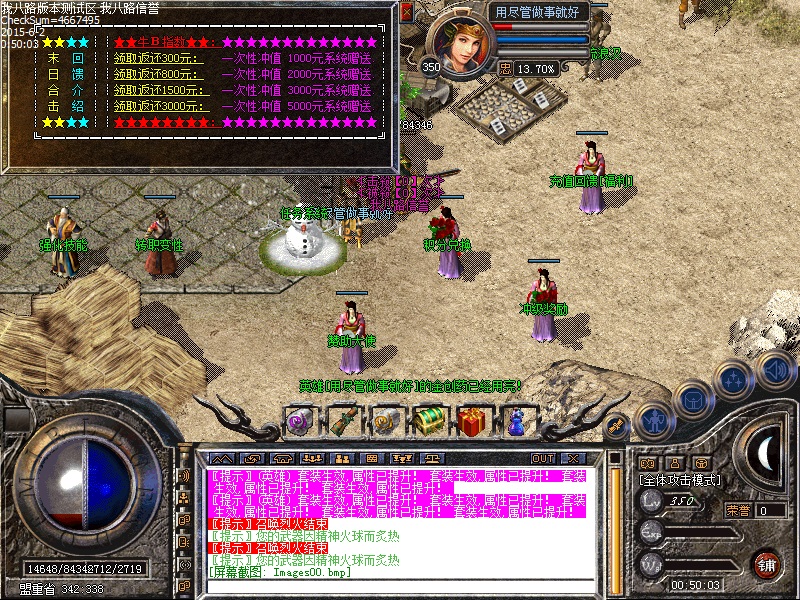Click the OUT button above chat
The width and height of the screenshot is (800, 600).
(x=543, y=458)
